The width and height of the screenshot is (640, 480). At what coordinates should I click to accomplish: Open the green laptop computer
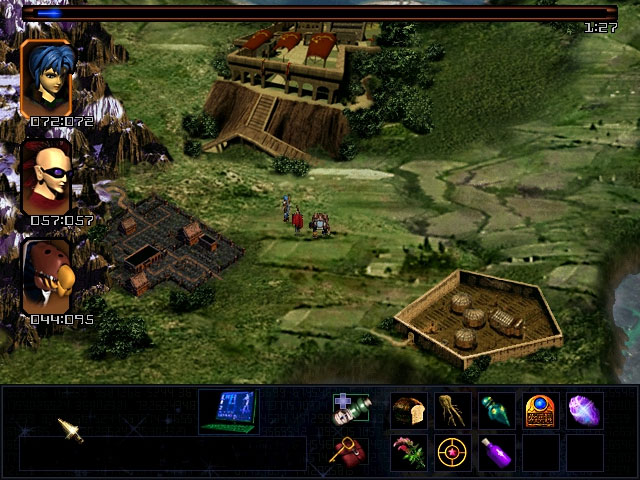(x=228, y=410)
